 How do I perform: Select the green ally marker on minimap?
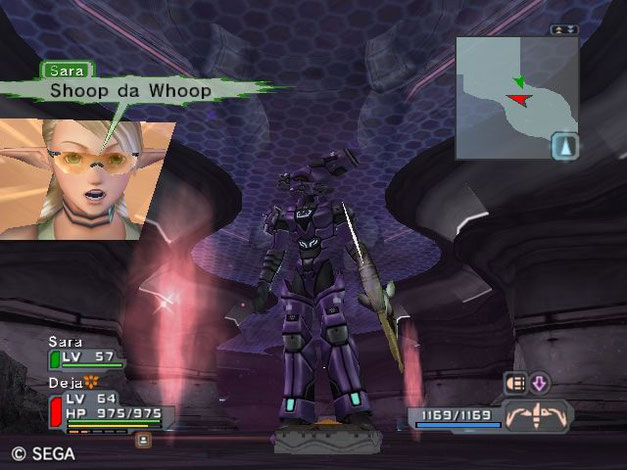(x=519, y=80)
